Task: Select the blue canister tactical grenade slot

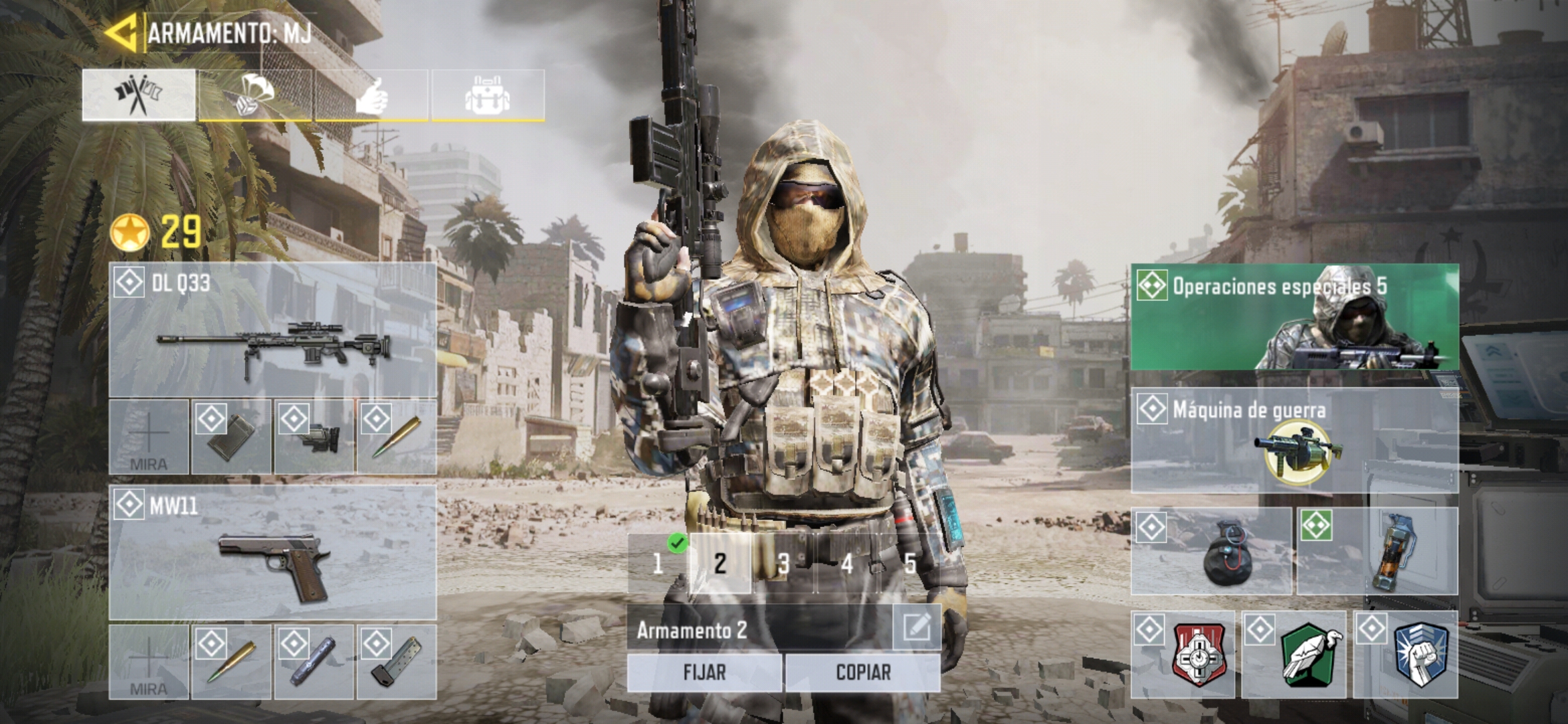Action: coord(1378,552)
